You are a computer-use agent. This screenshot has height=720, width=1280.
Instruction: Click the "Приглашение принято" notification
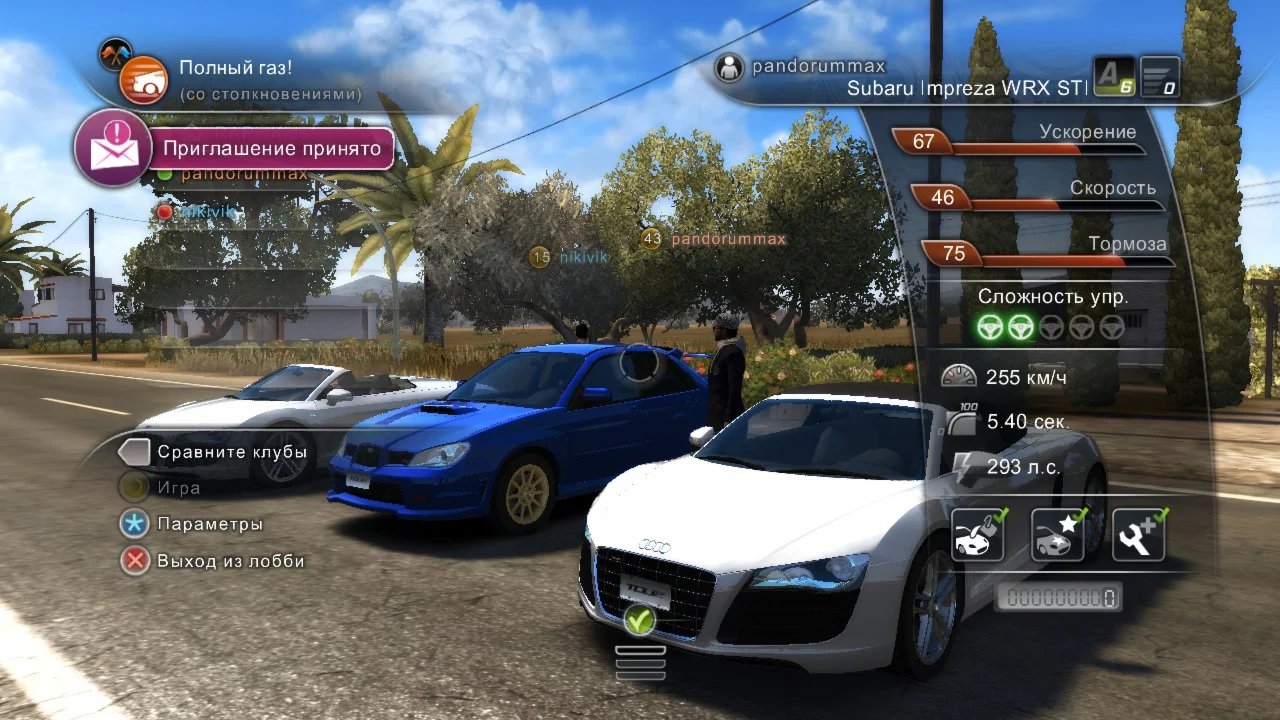272,149
